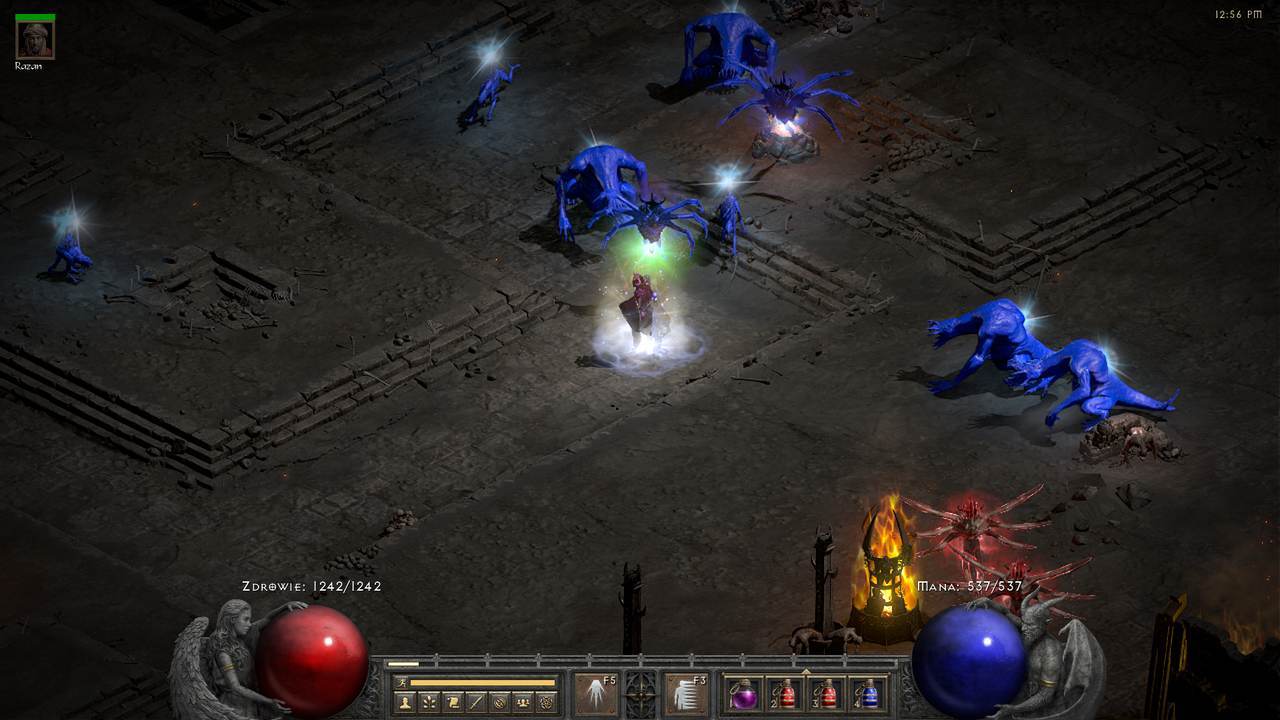Viewport: 1280px width, 720px height.
Task: Toggle the run/walk running figure icon
Action: click(402, 682)
